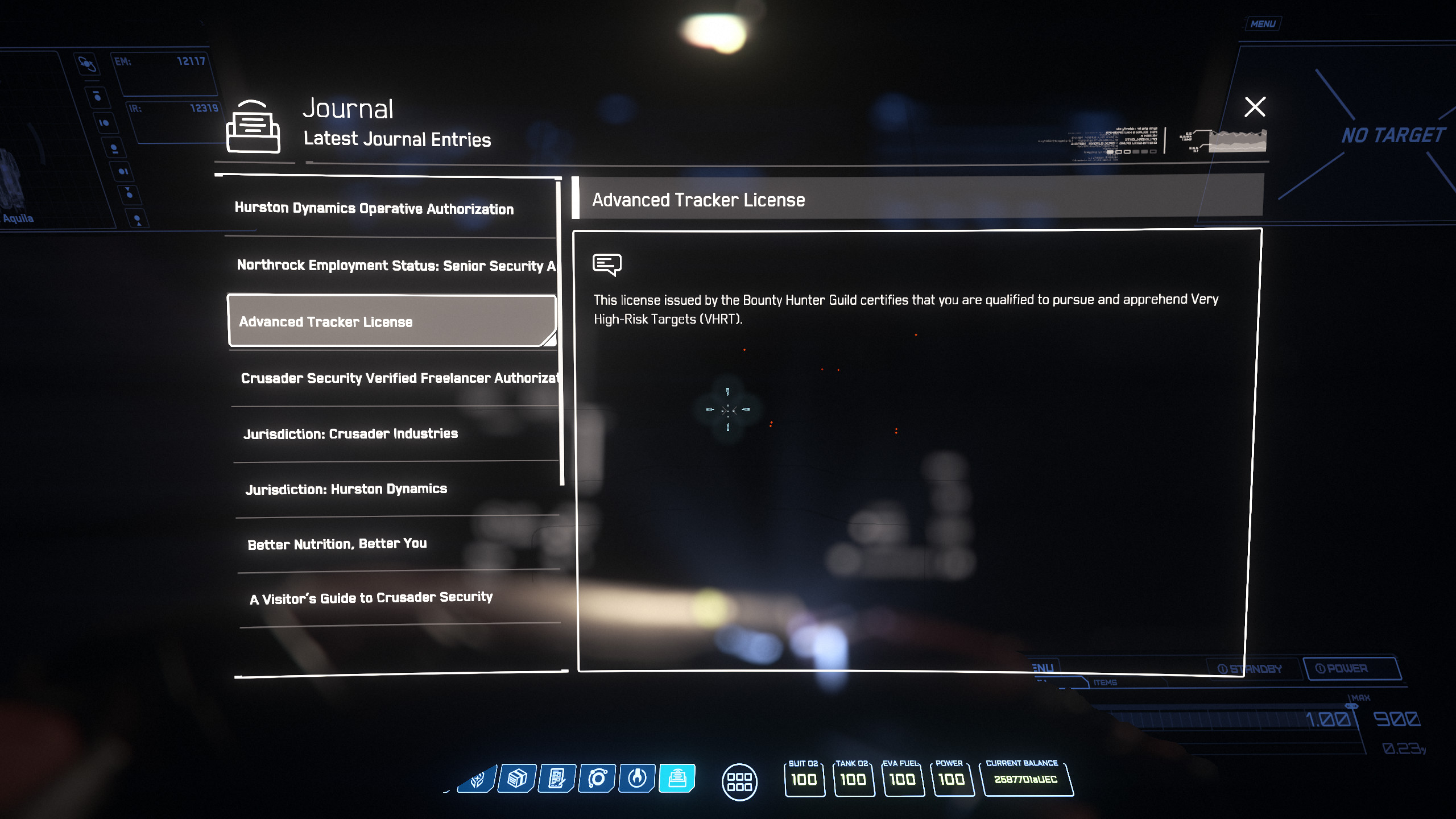The width and height of the screenshot is (1456, 819).
Task: Open Hurston Dynamics Operative Authorization entry
Action: tap(374, 208)
